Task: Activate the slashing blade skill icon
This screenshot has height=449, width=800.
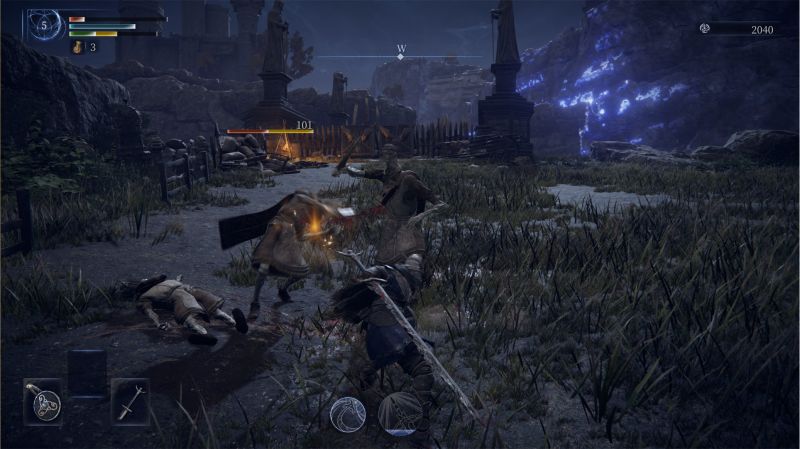Action: pos(399,414)
